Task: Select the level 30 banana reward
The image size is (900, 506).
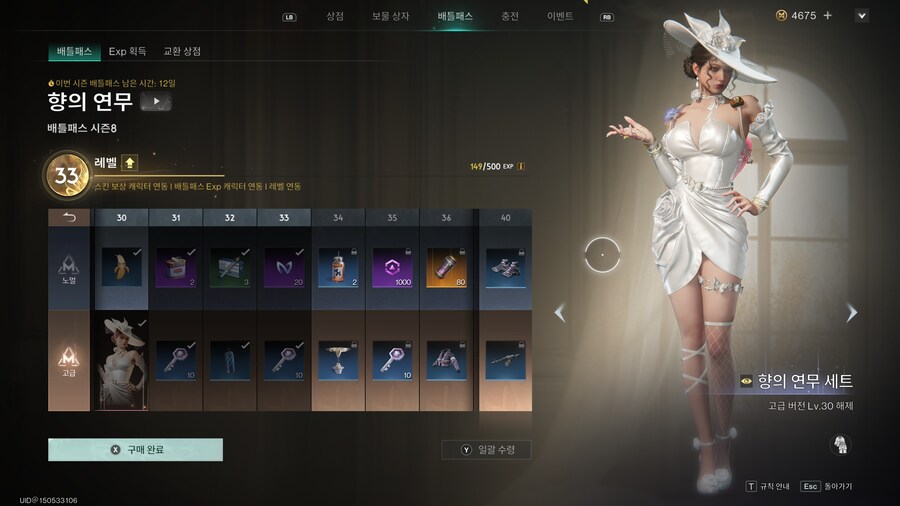Action: pos(121,267)
